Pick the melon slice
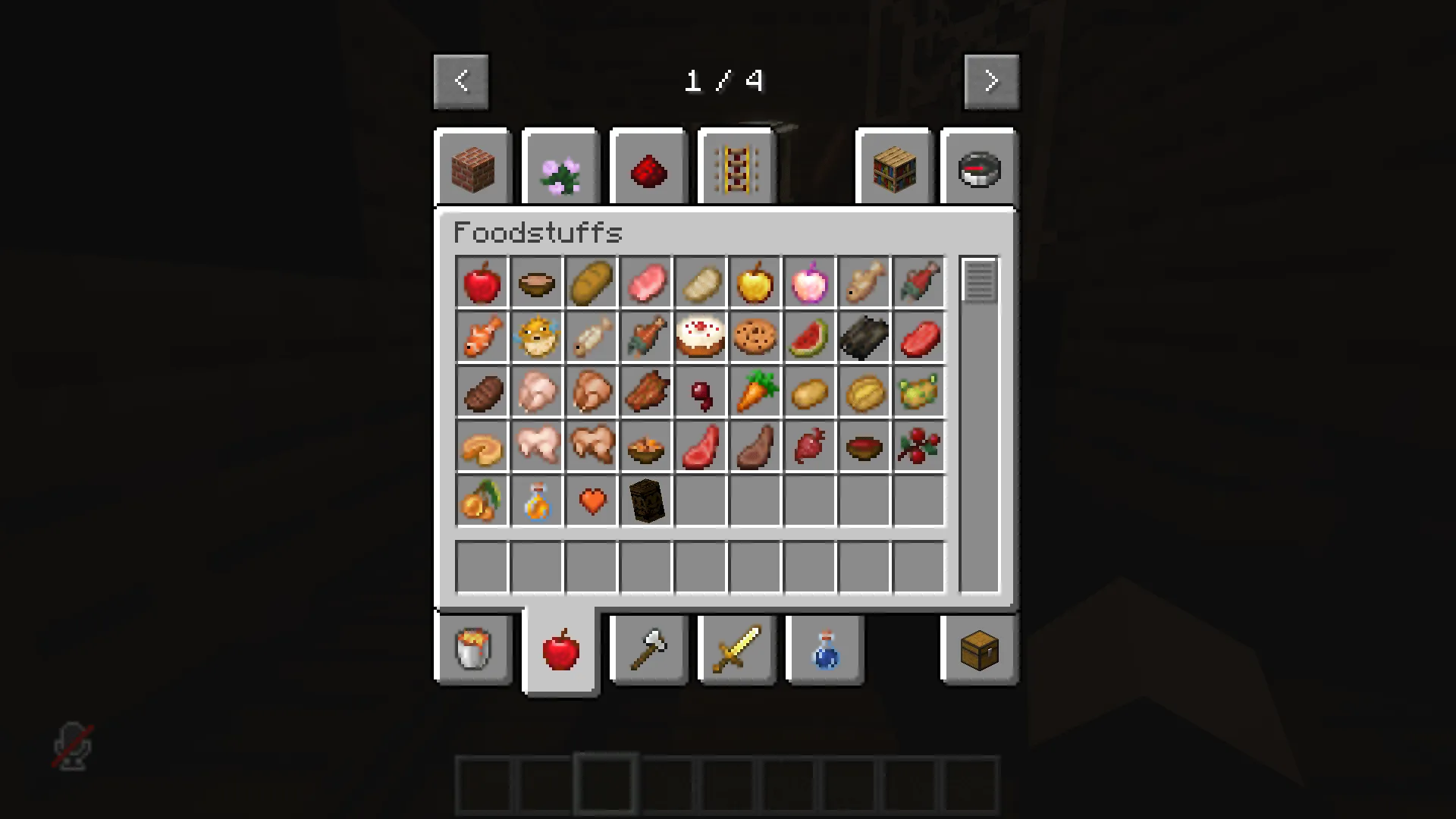 coord(809,337)
